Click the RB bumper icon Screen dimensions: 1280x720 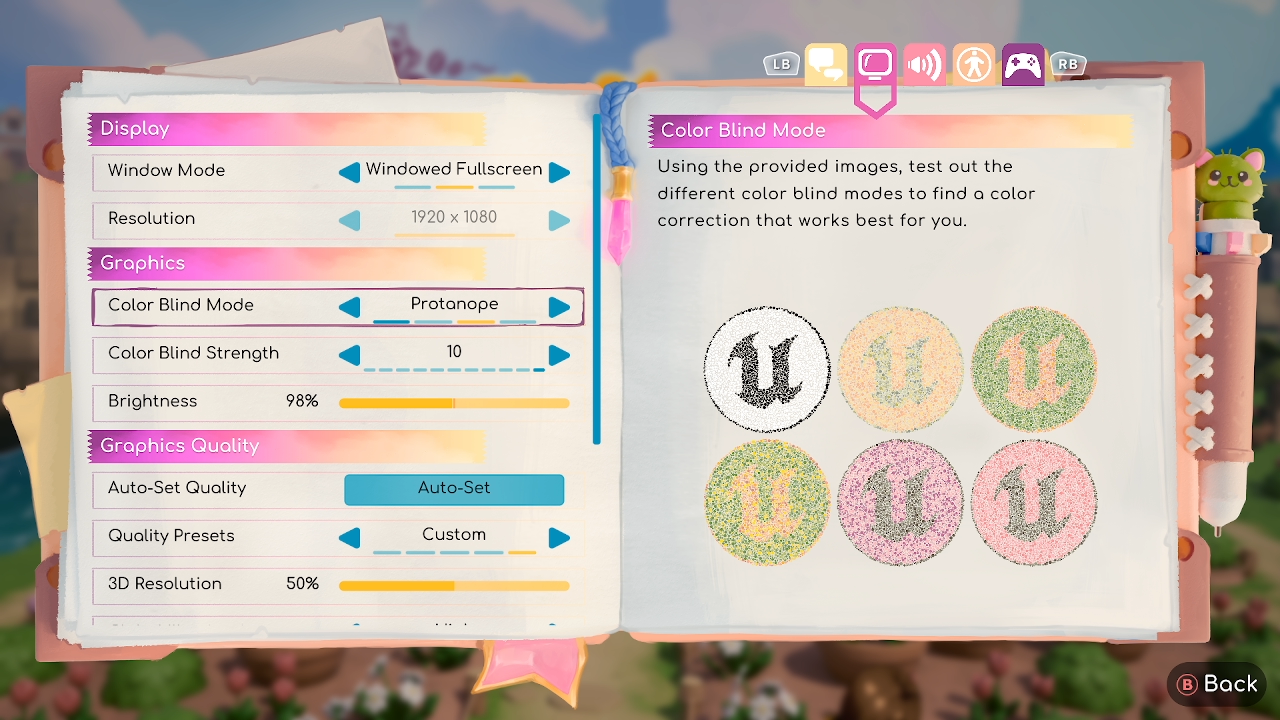coord(1067,64)
